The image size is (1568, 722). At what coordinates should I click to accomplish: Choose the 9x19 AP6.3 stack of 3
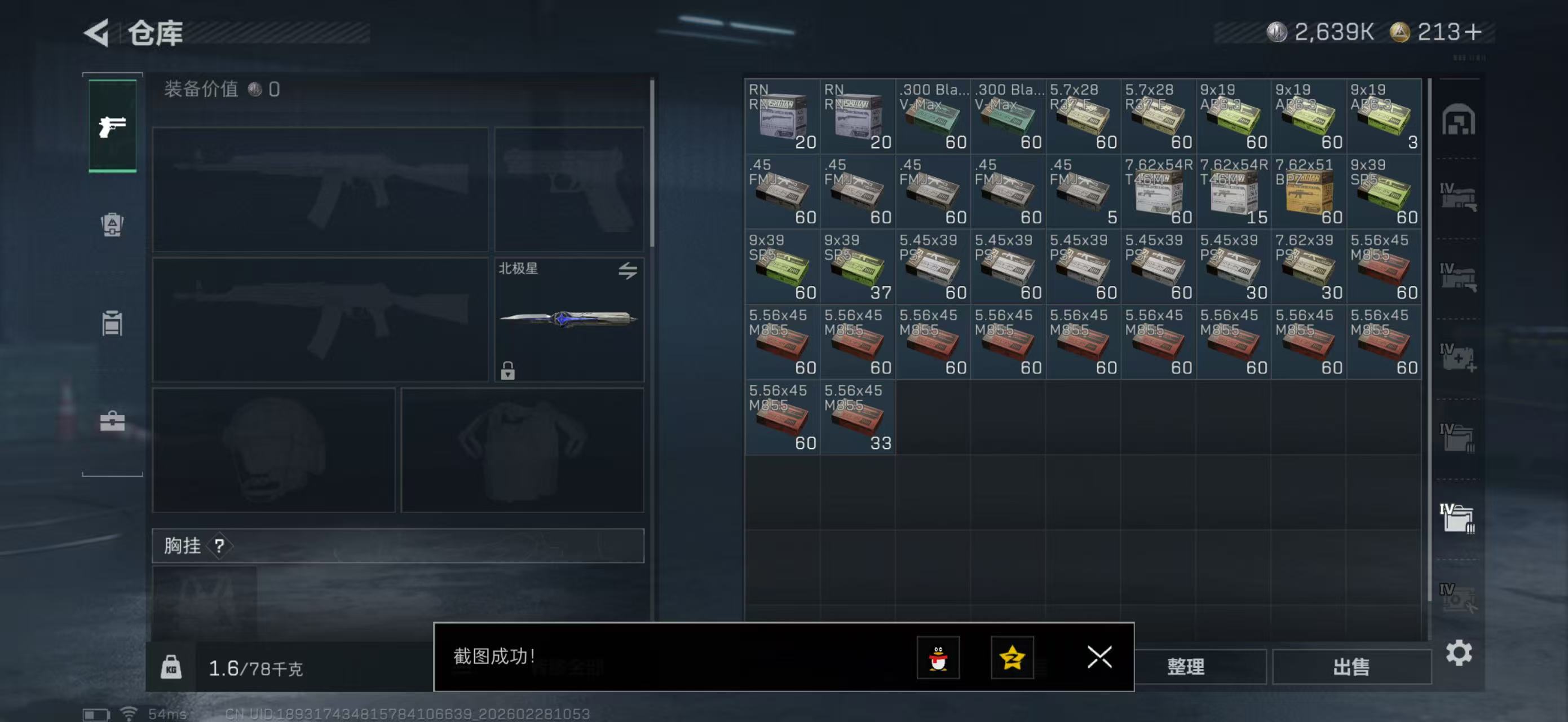pyautogui.click(x=1384, y=116)
